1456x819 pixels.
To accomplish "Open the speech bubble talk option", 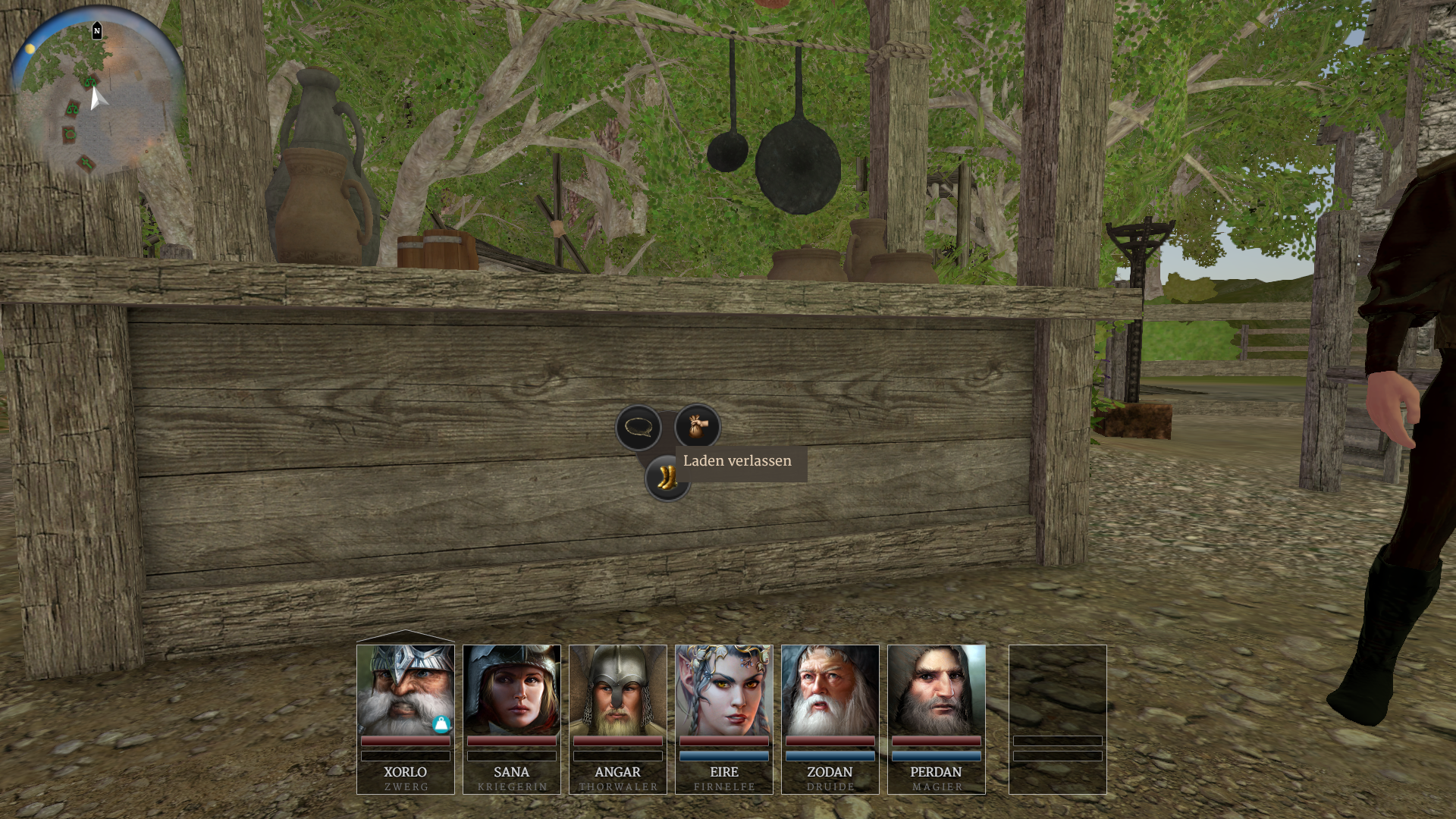I will click(639, 428).
